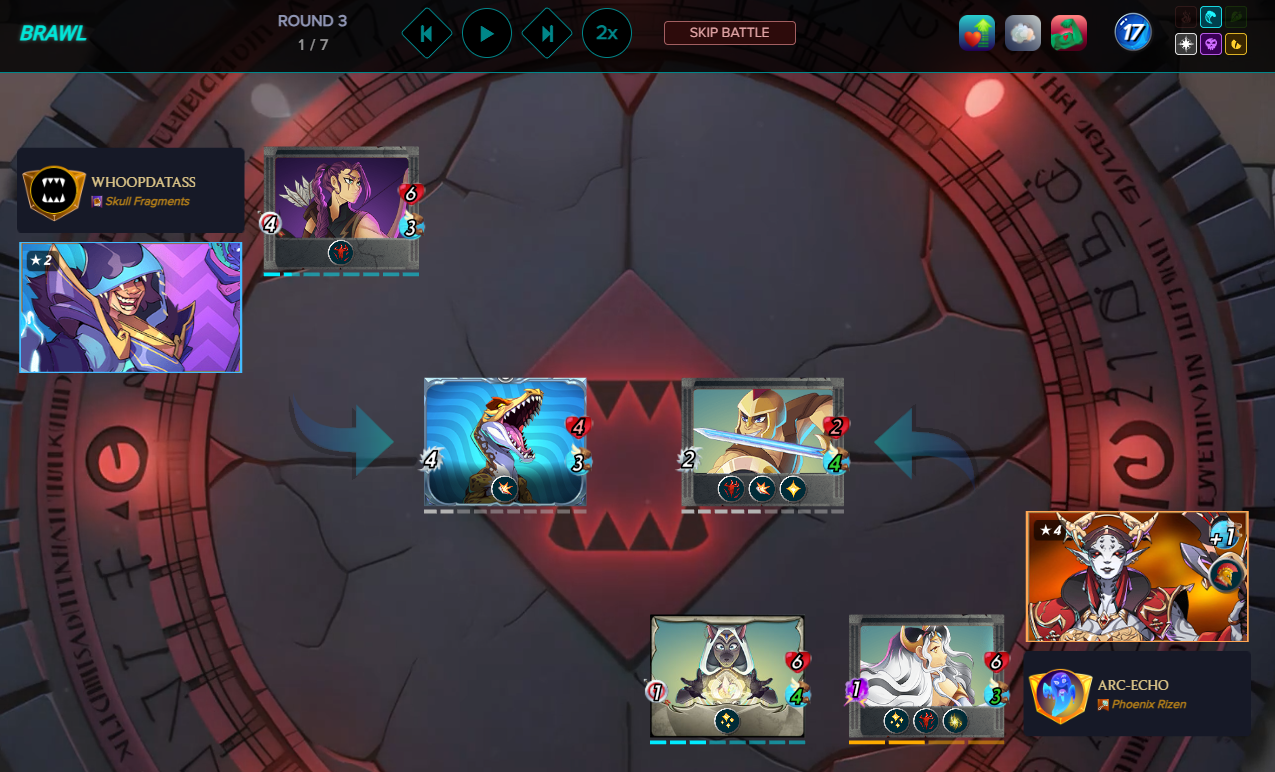Click the water element icon

click(1210, 17)
